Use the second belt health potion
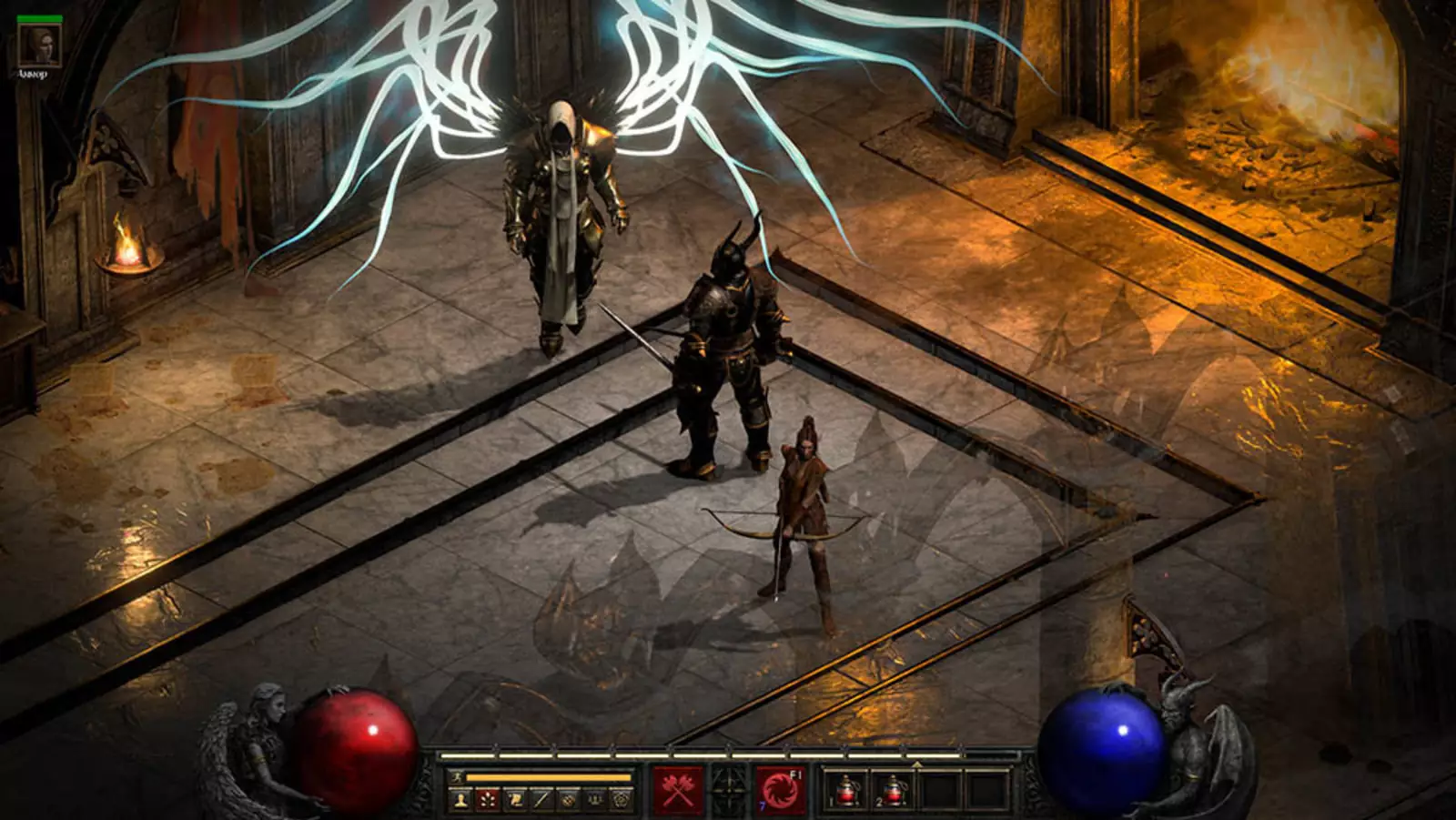The width and height of the screenshot is (1456, 820). coord(893,790)
